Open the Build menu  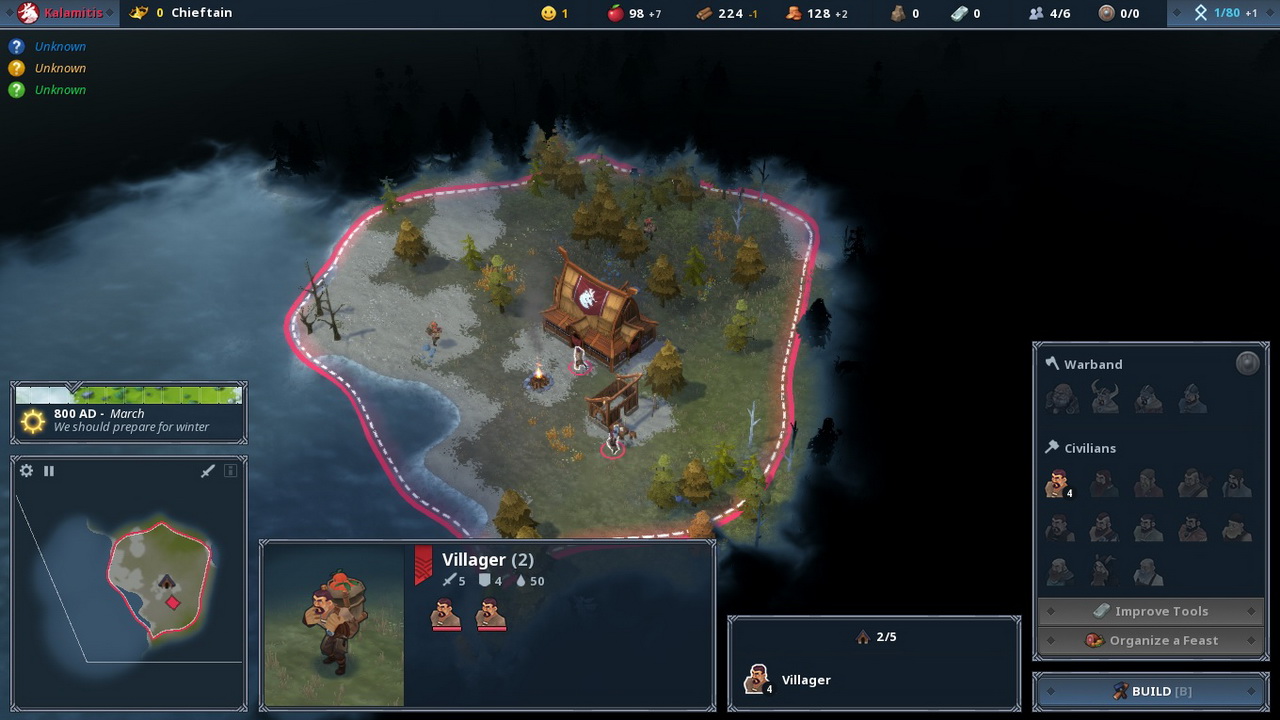(1151, 691)
